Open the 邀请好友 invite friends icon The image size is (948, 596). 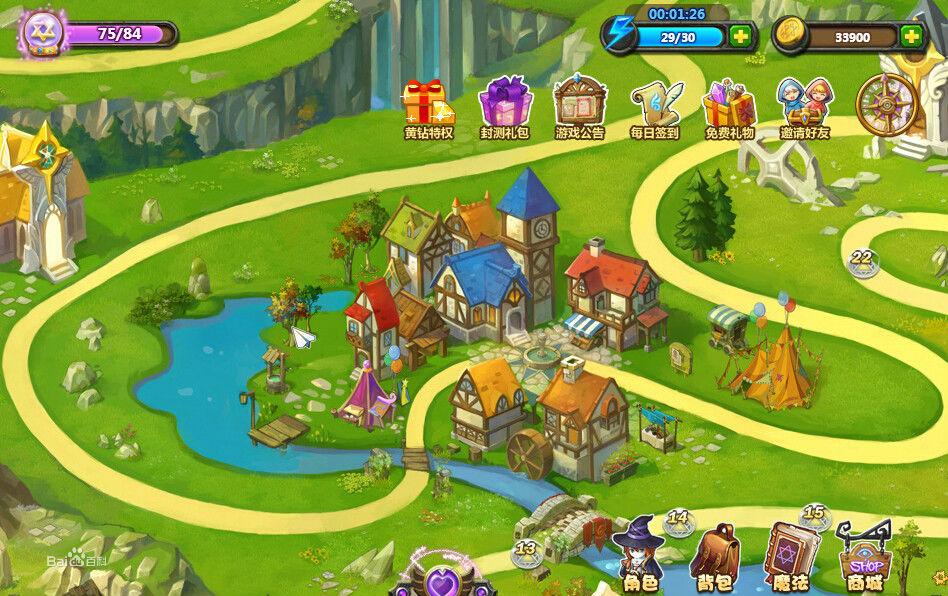pos(806,103)
